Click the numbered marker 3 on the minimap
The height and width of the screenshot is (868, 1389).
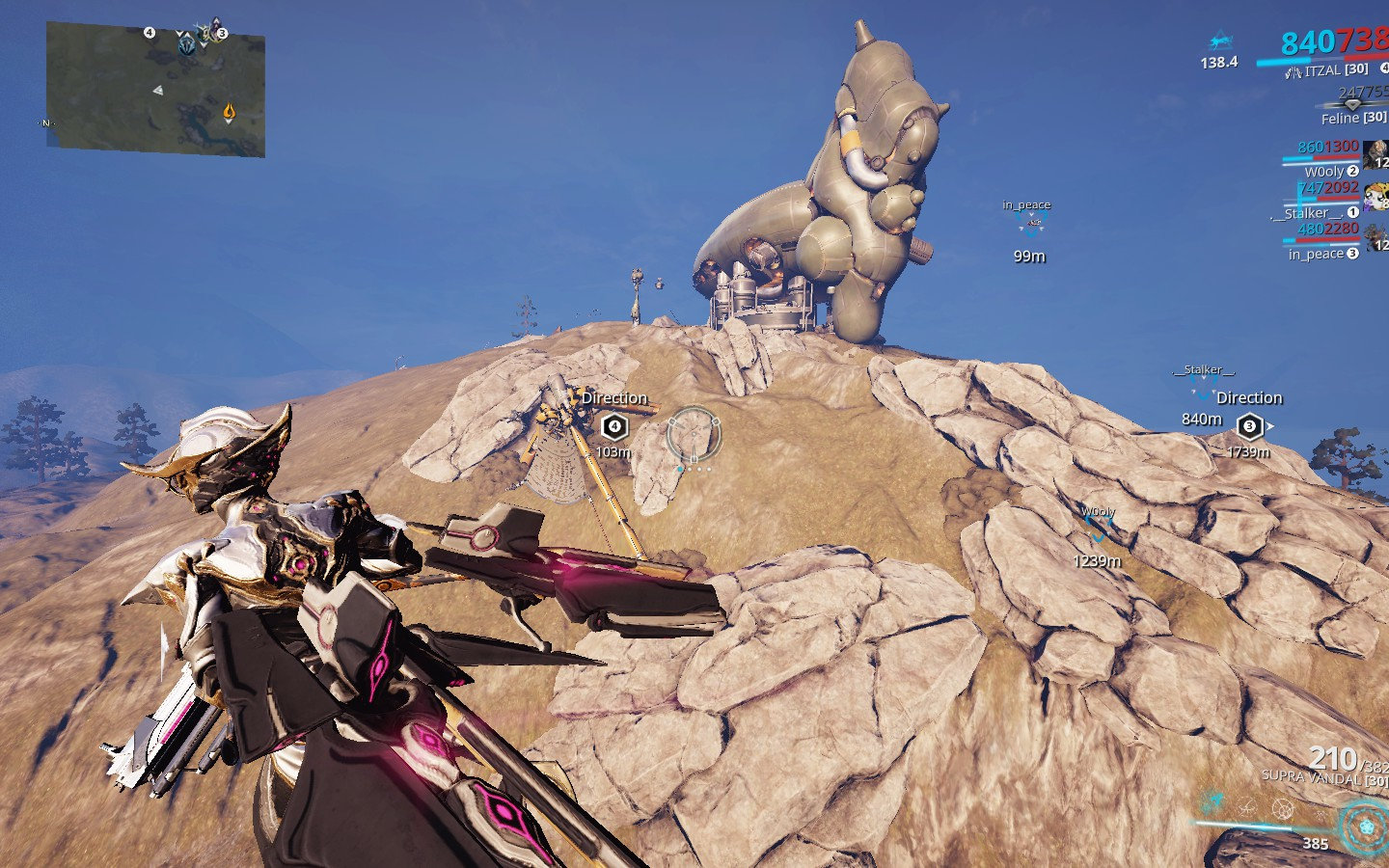[222, 33]
